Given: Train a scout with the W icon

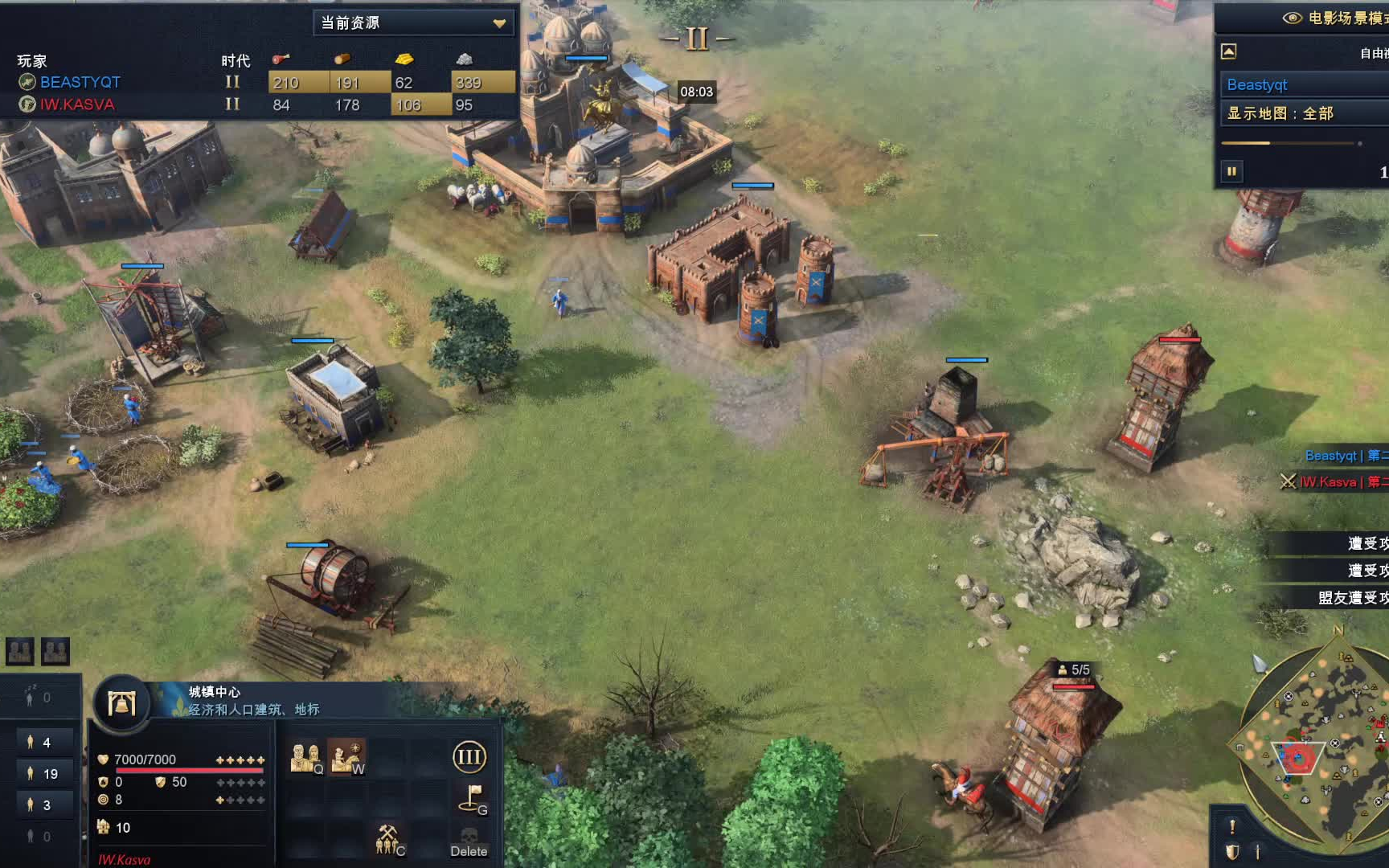Looking at the screenshot, I should [347, 758].
